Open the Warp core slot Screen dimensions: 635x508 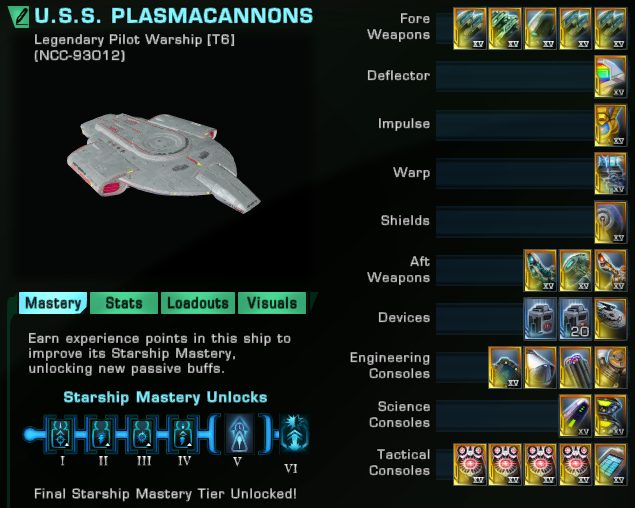click(610, 172)
